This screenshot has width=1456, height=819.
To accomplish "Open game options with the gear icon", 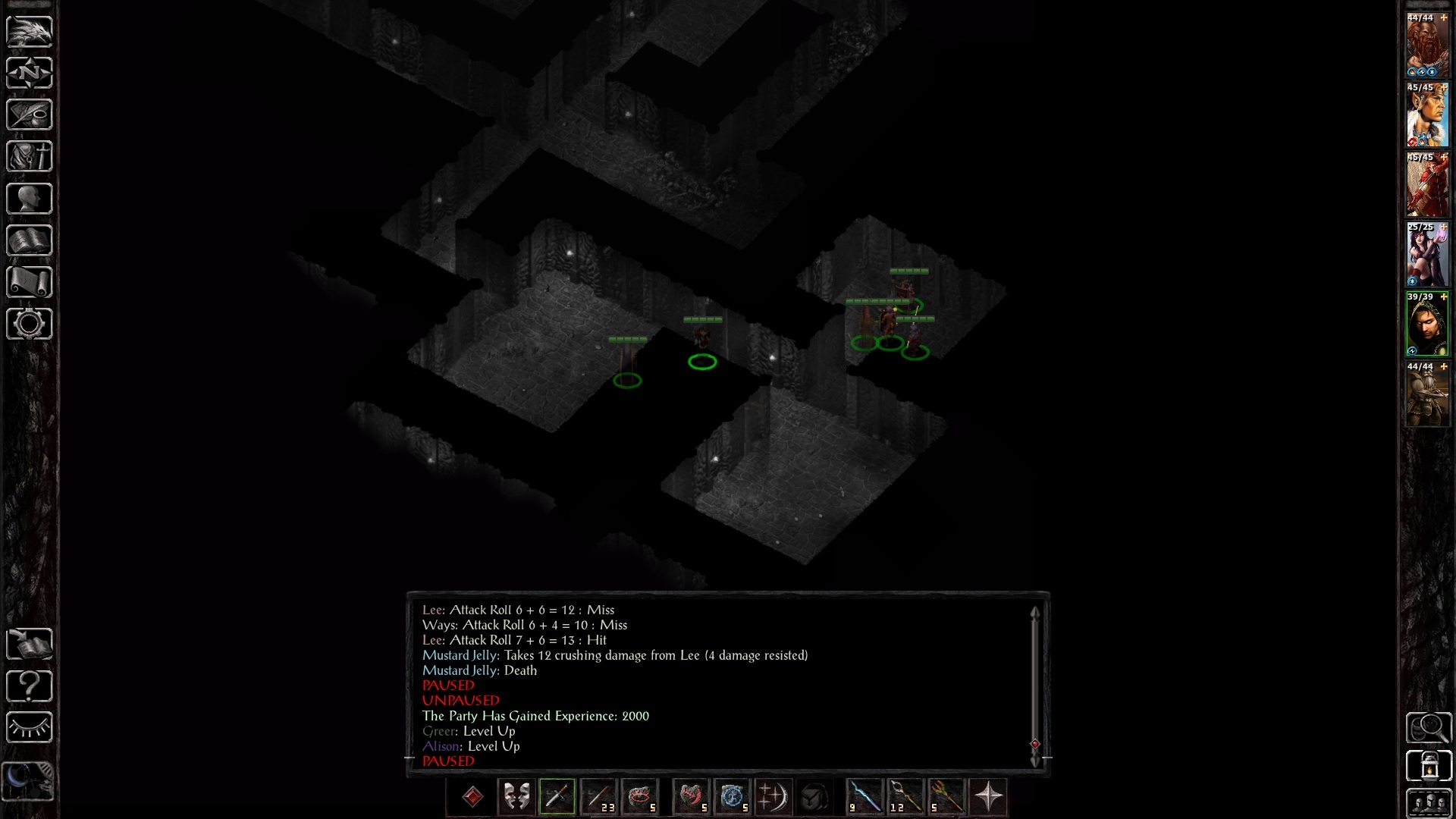I will [x=30, y=324].
